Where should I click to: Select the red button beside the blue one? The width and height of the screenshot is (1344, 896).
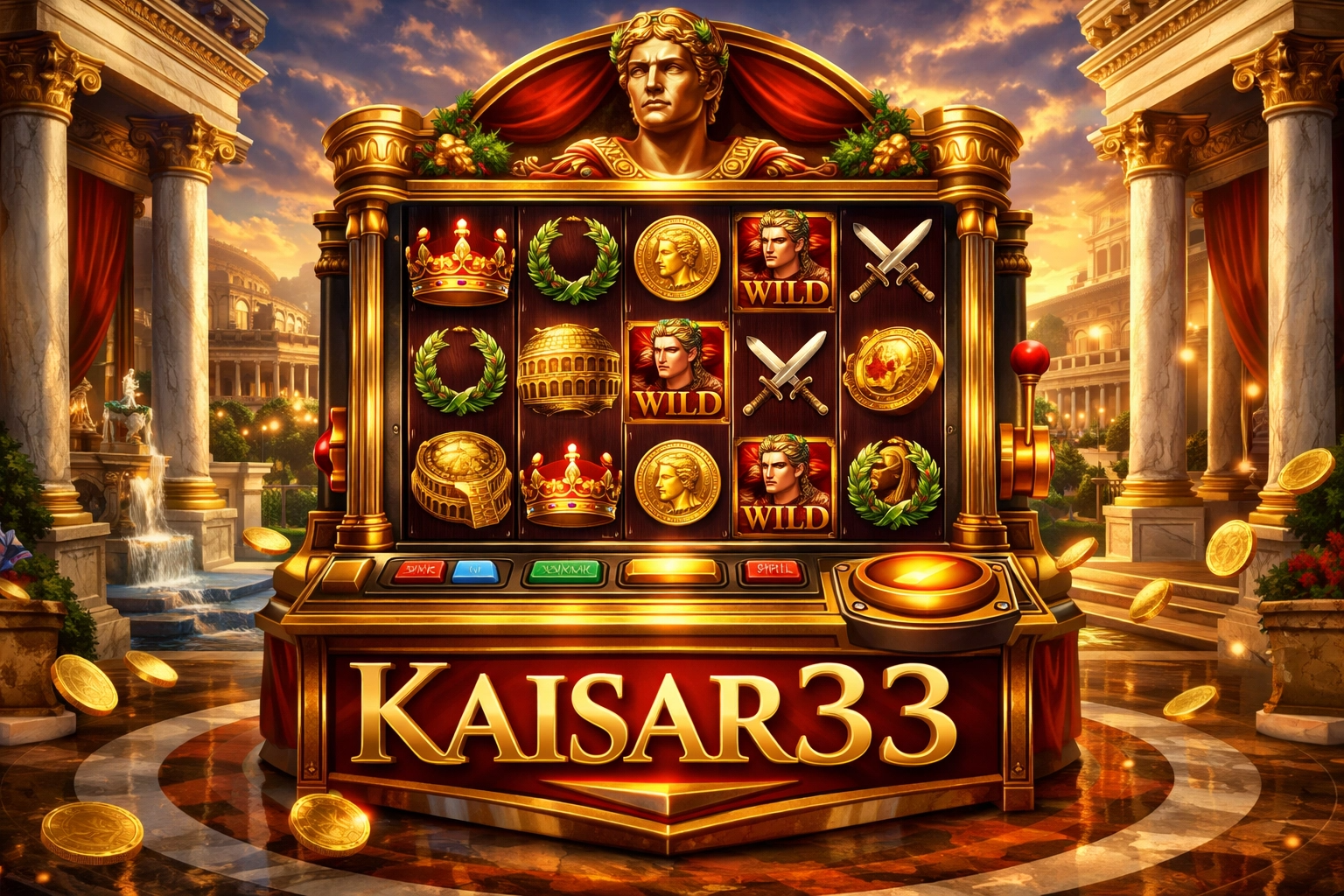click(419, 571)
